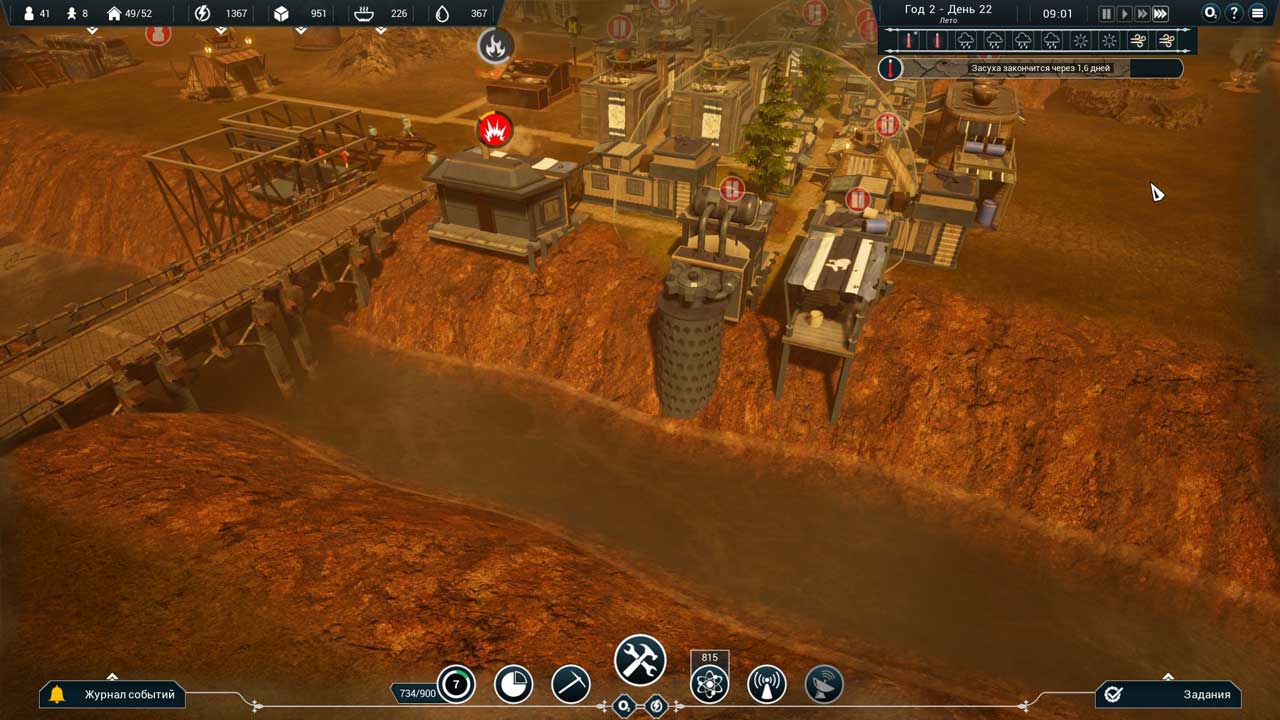Open the pie chart statistics icon
The width and height of the screenshot is (1280, 720).
click(514, 685)
